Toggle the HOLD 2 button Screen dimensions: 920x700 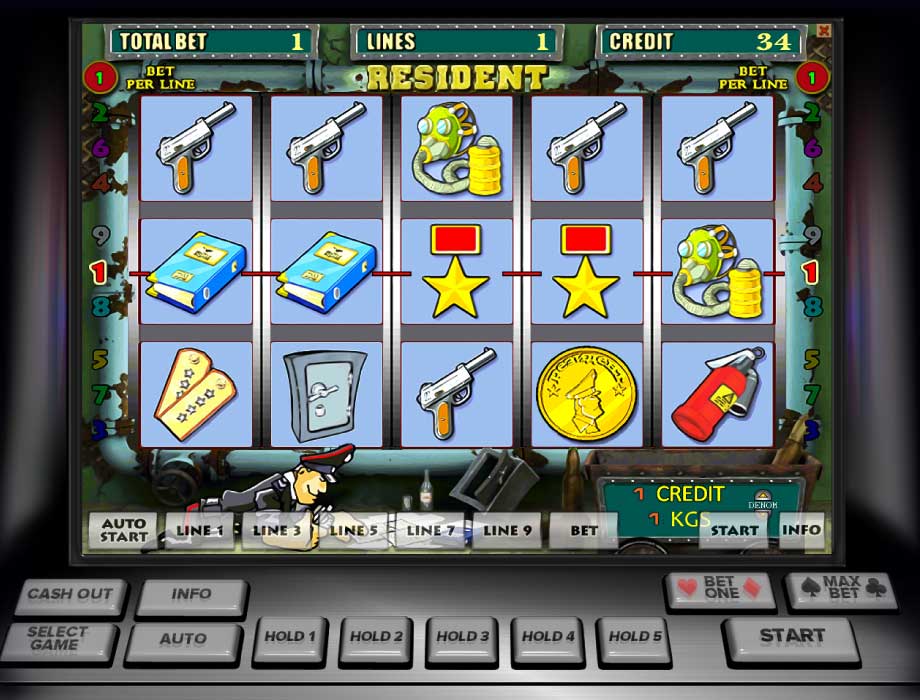pos(377,637)
